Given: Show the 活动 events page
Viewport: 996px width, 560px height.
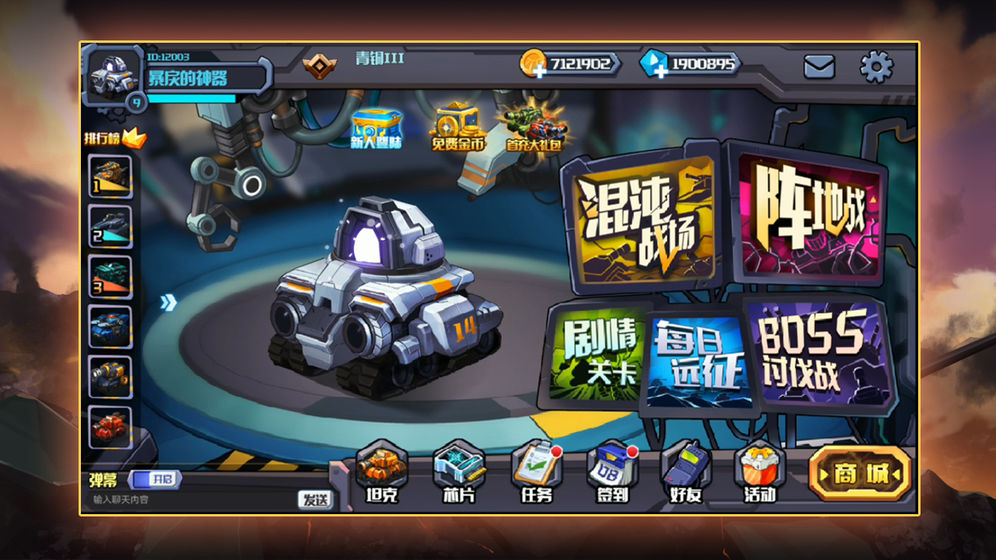Looking at the screenshot, I should (x=760, y=472).
